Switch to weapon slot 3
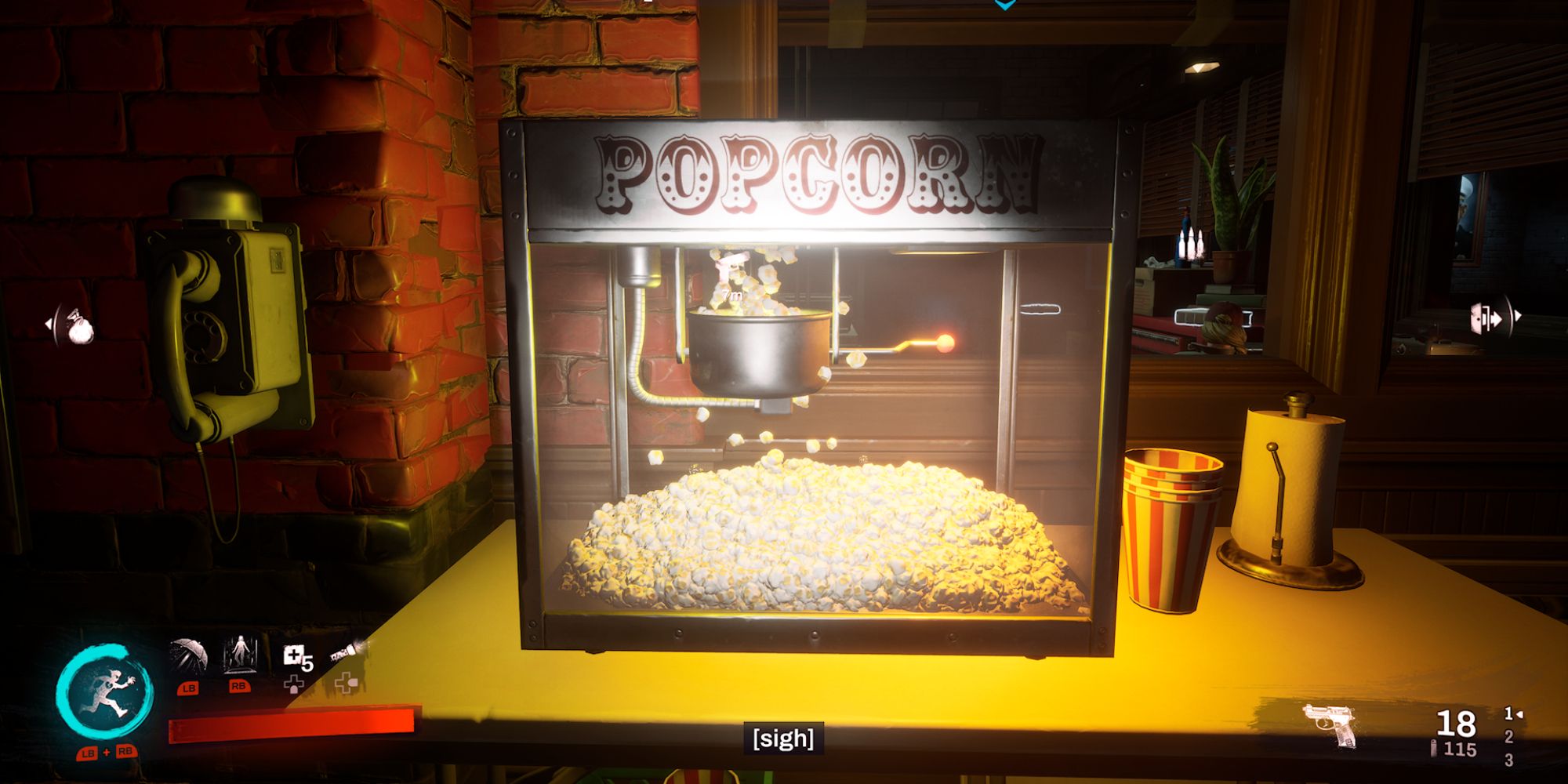The height and width of the screenshot is (784, 1568). click(1511, 762)
